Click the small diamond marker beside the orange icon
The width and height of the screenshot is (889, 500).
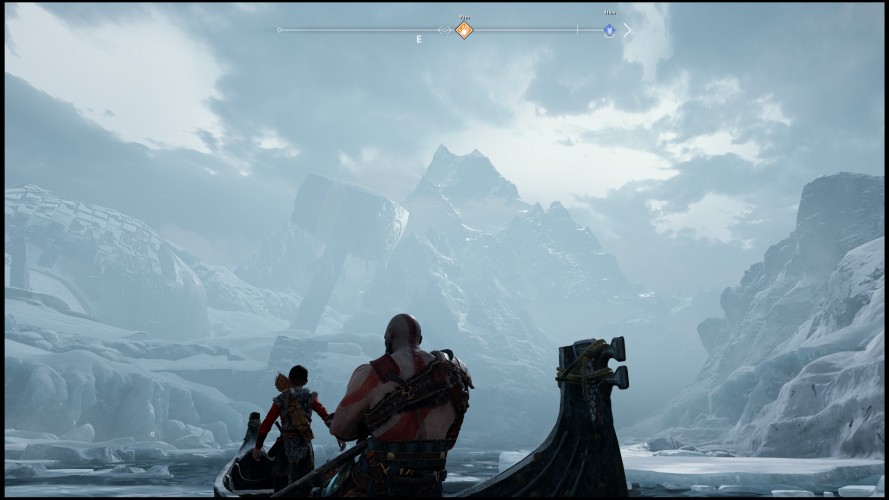(x=444, y=30)
